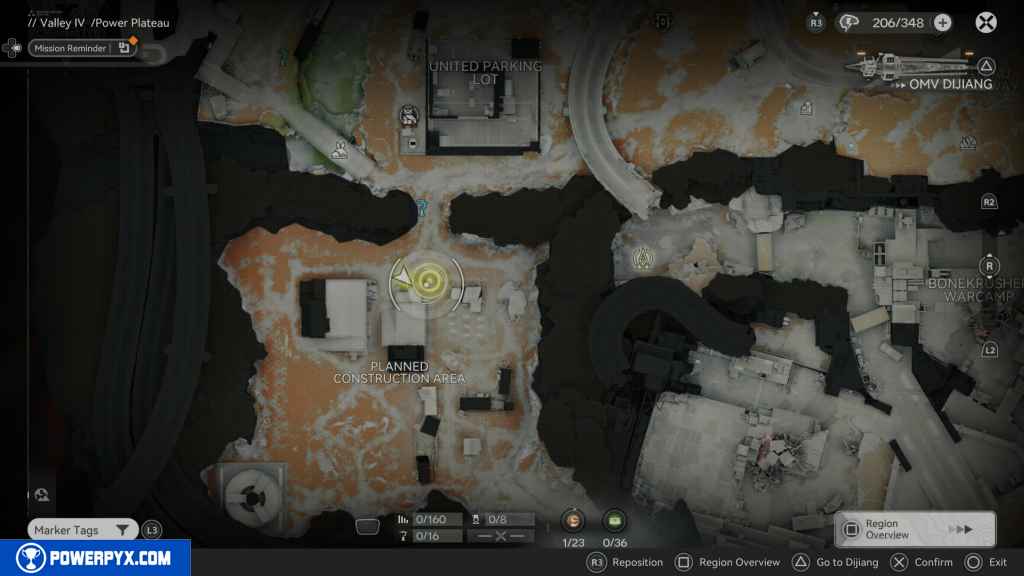Select the white rabbit-shaped map marker

tap(342, 150)
